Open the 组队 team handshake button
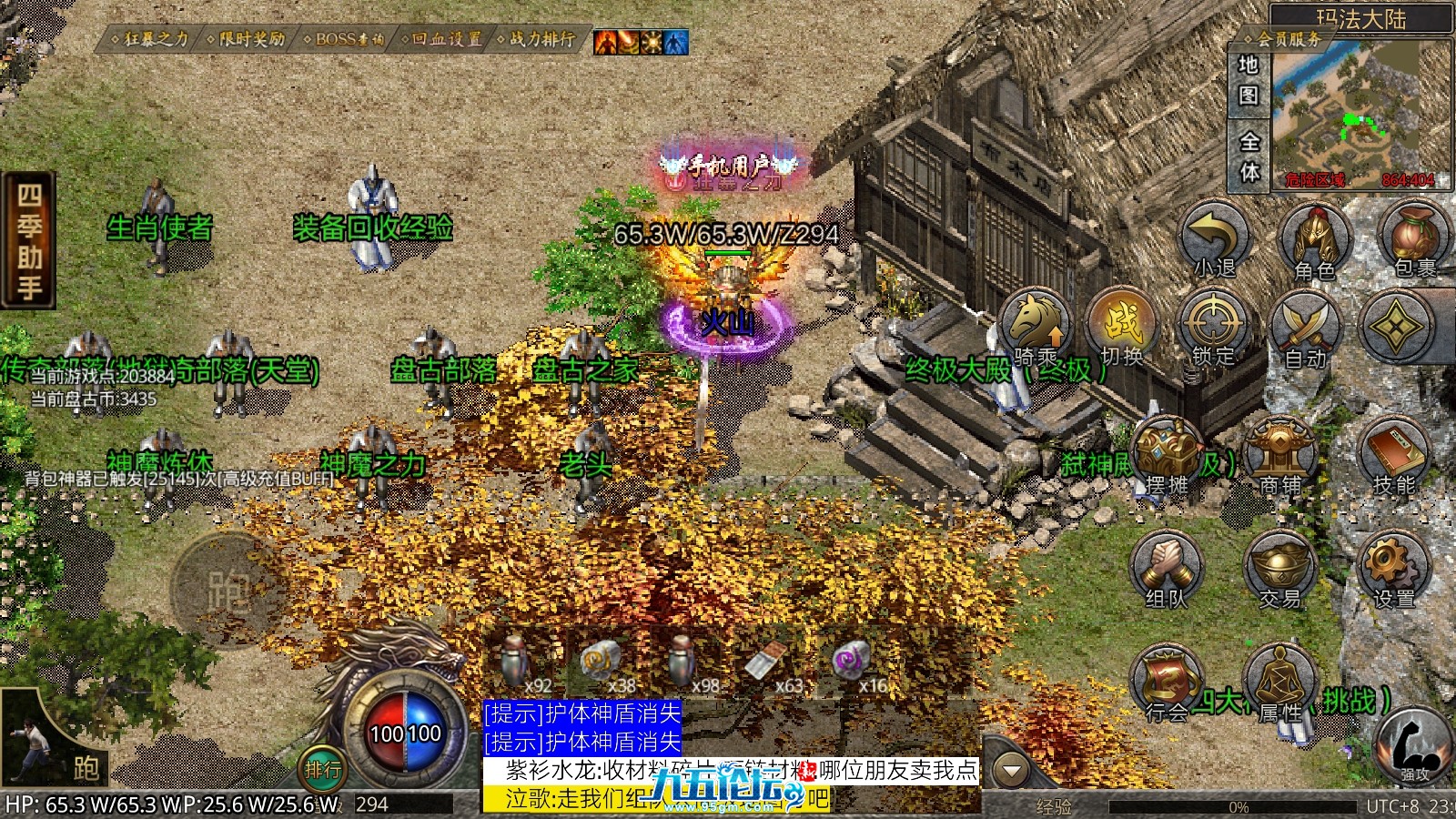Screen dimensions: 1456x819 click(x=1168, y=570)
